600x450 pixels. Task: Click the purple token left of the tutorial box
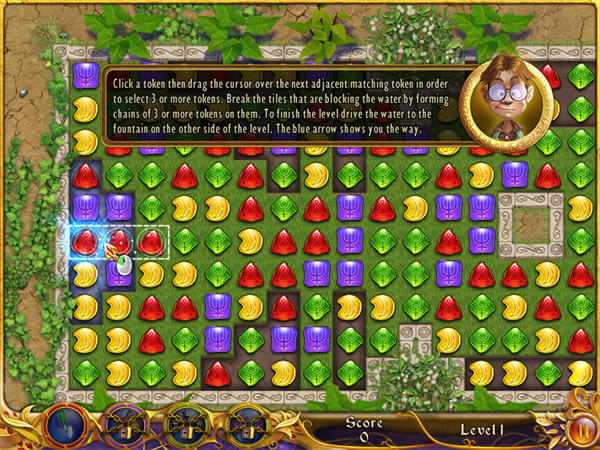(x=86, y=77)
